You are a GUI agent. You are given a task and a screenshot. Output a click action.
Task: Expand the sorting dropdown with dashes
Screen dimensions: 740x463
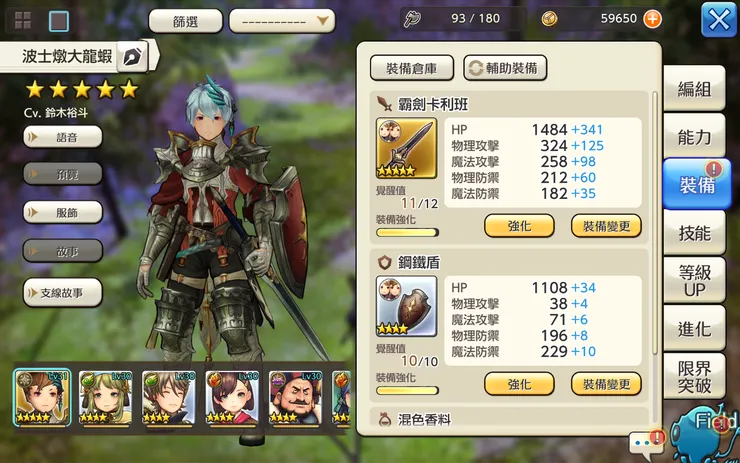(281, 20)
